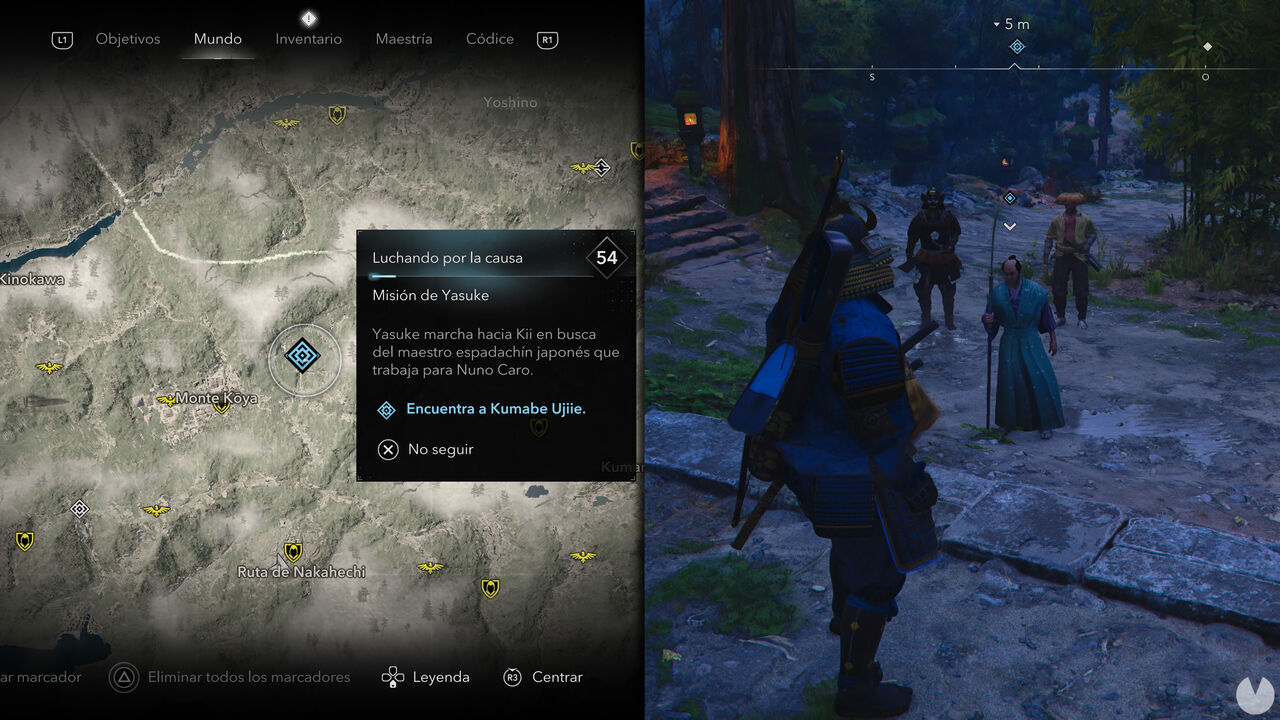Switch to the Inventario tab
1280x720 pixels.
pyautogui.click(x=308, y=39)
